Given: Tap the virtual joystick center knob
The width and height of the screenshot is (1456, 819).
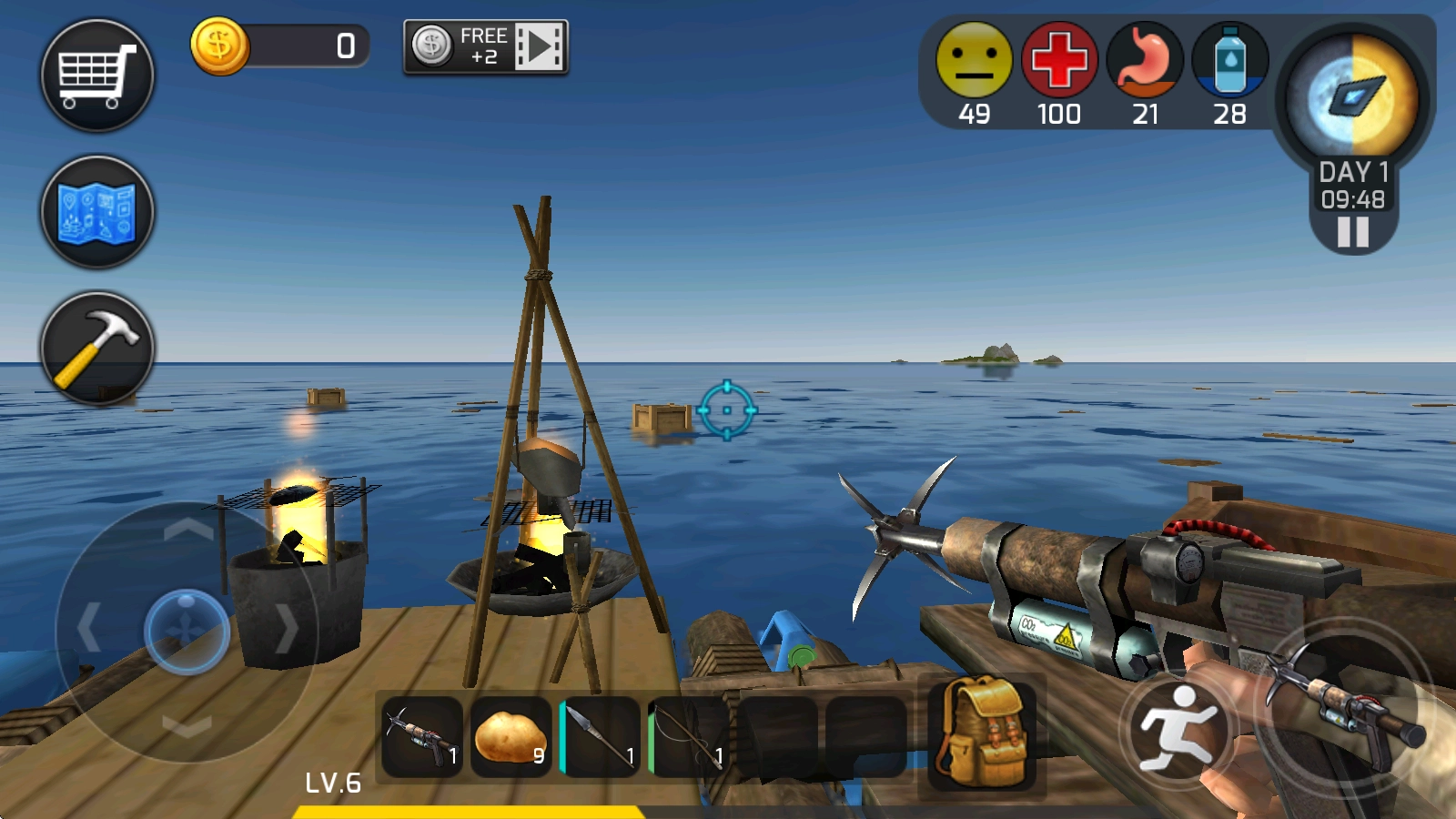Looking at the screenshot, I should (187, 631).
